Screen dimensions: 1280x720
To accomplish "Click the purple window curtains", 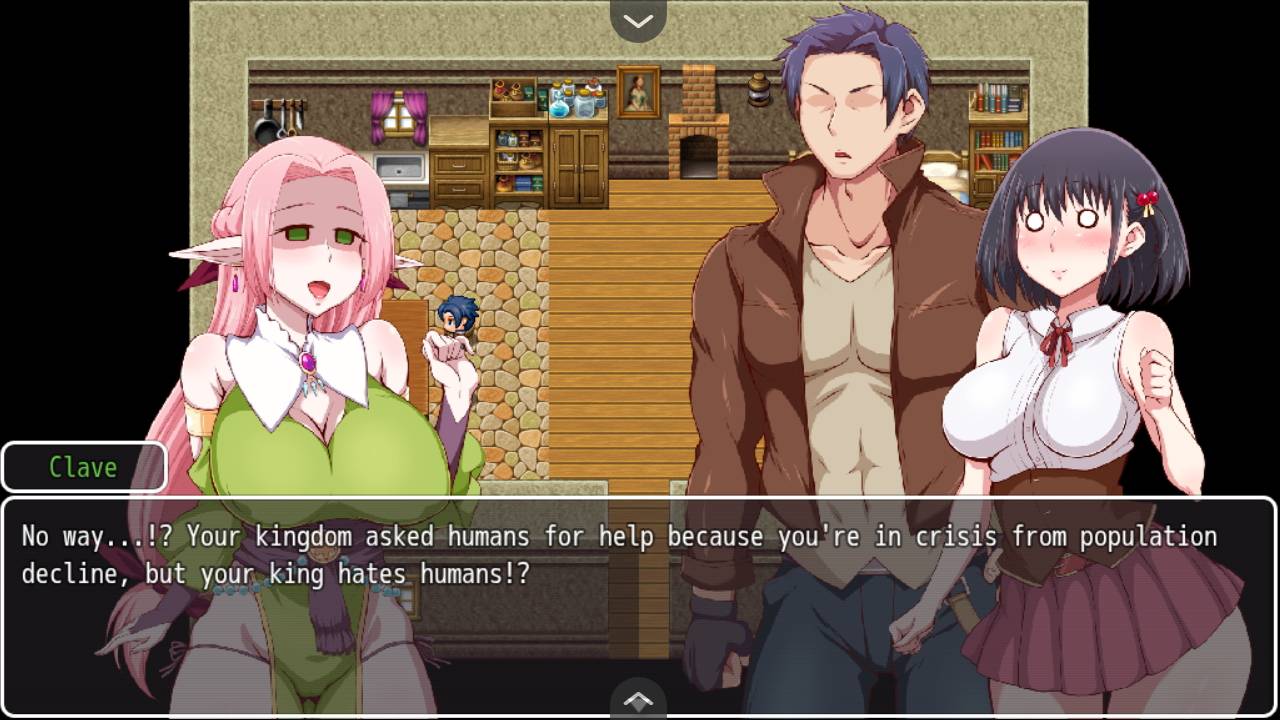I will tap(399, 117).
